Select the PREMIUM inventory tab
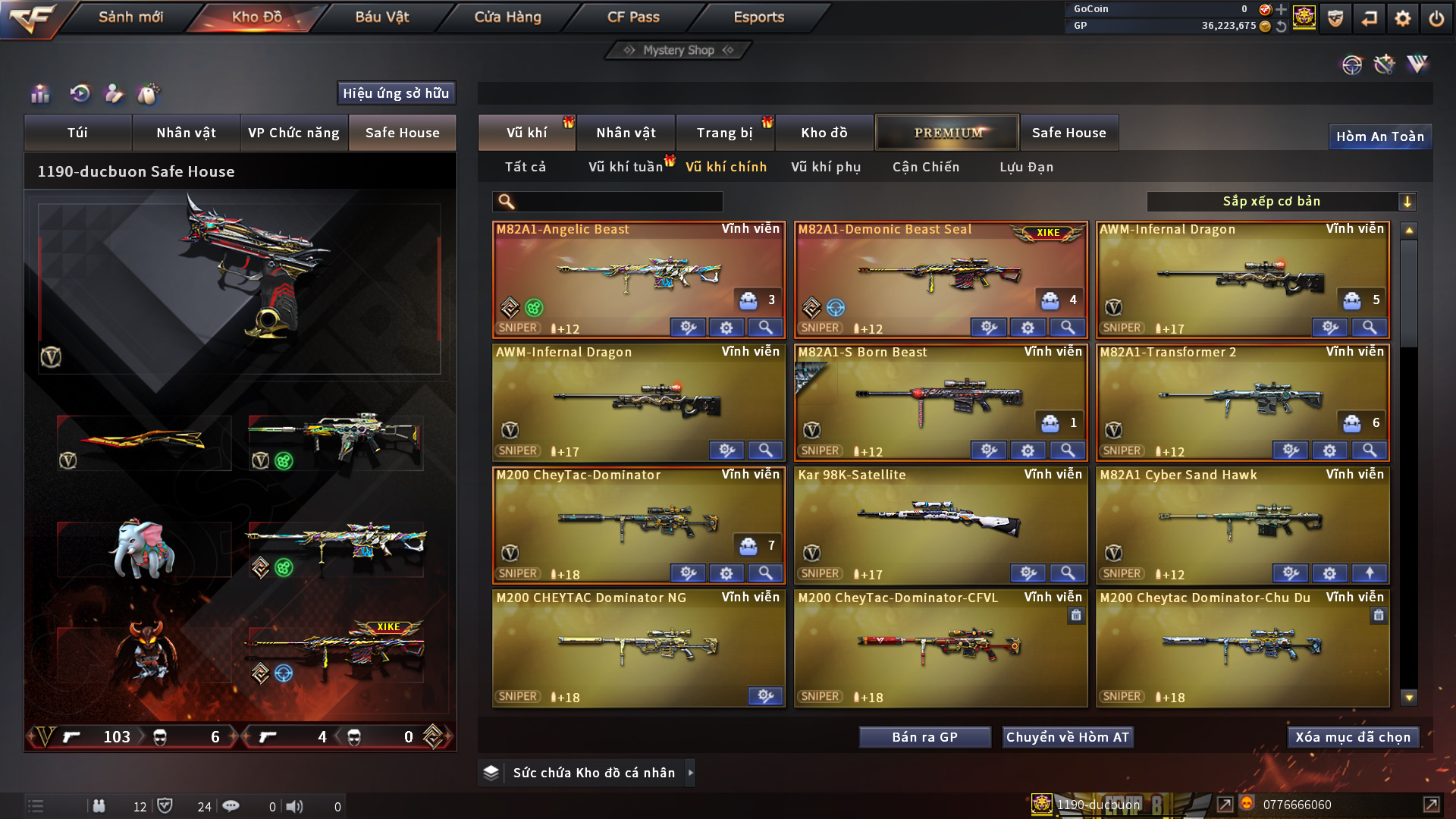This screenshot has width=1456, height=819. [947, 133]
